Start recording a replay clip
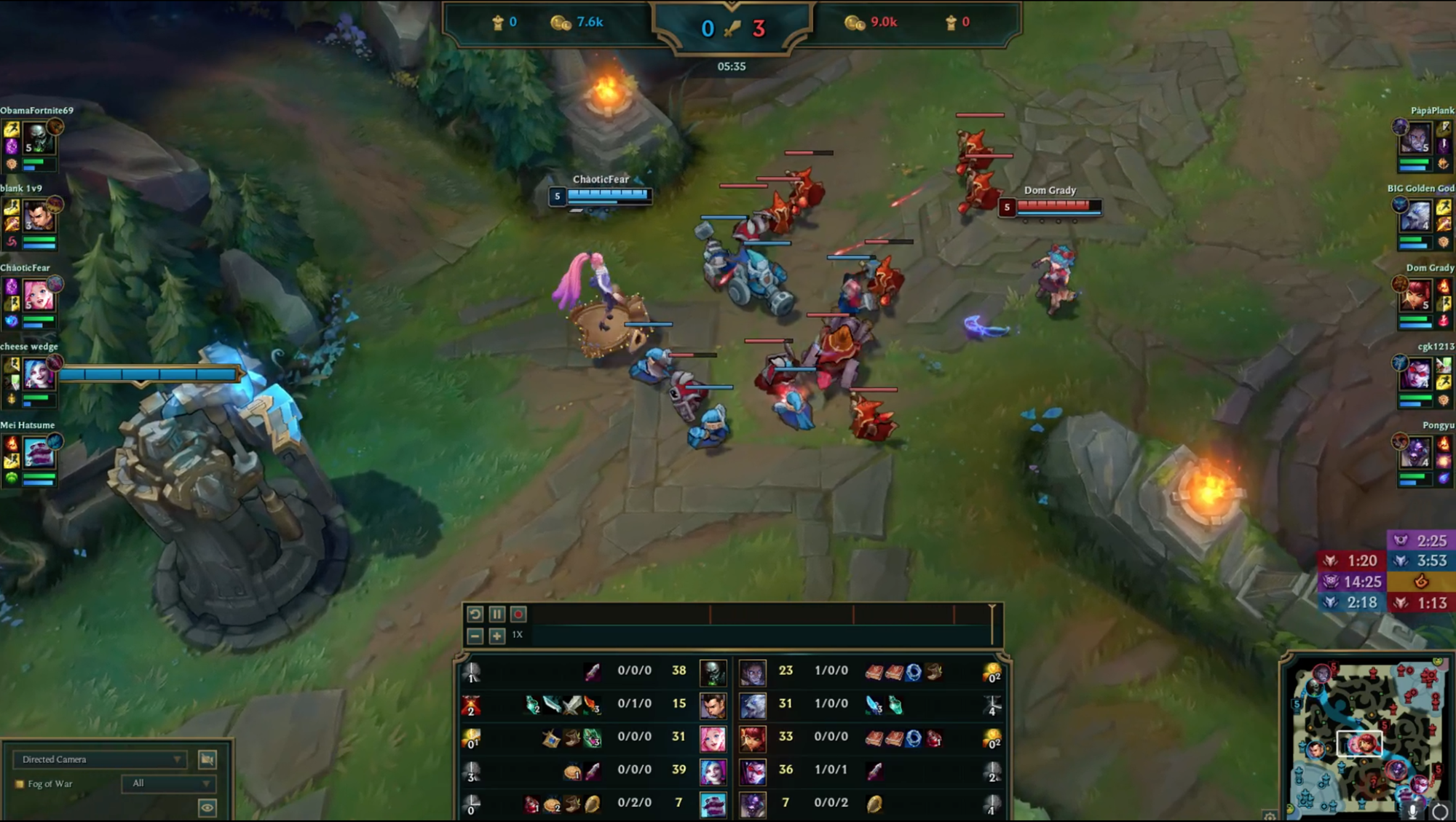Image resolution: width=1456 pixels, height=822 pixels. 518,614
